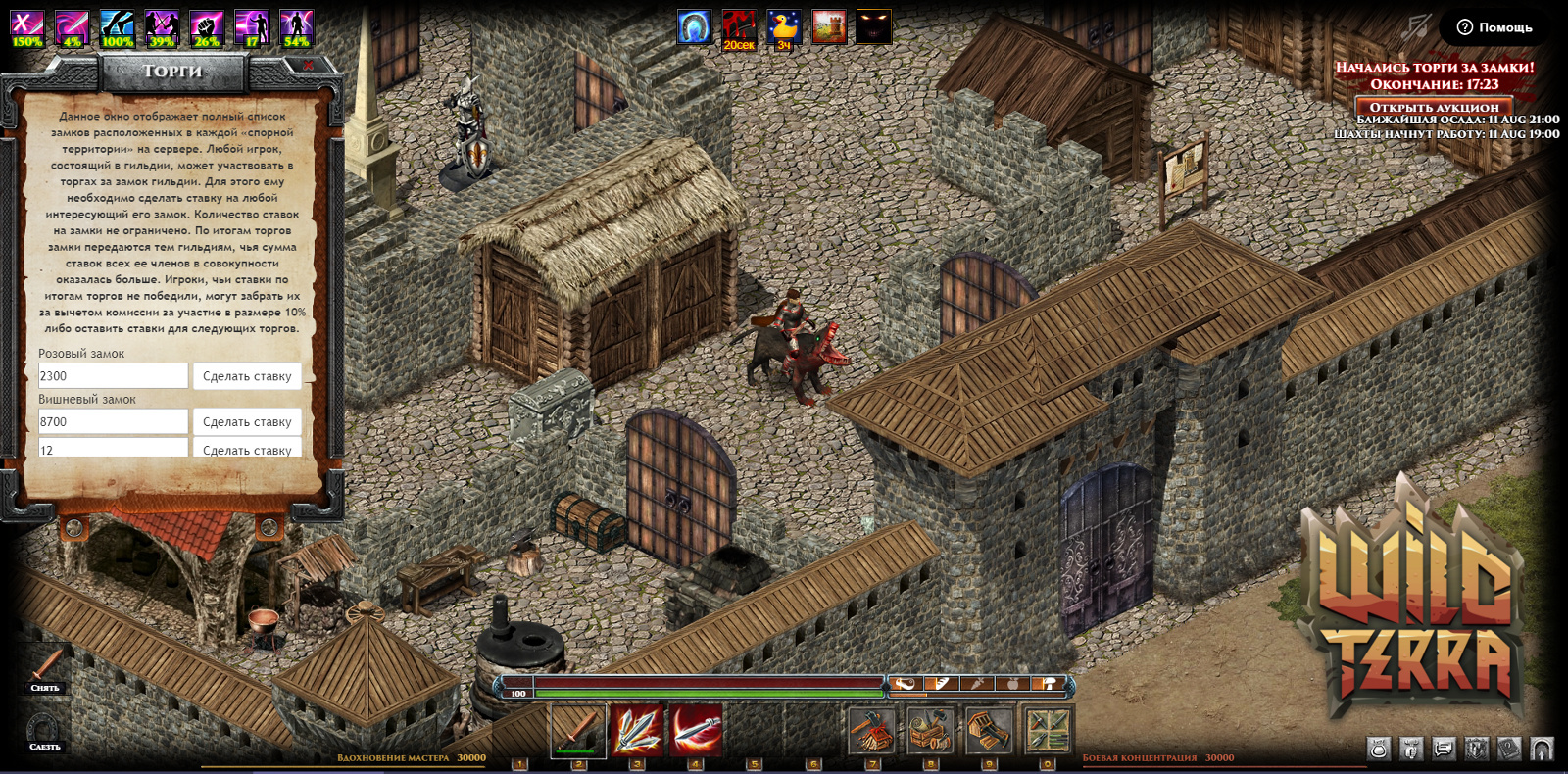Screen dimensions: 1568x774
Task: Toggle the music note sound icon
Action: tap(1414, 27)
